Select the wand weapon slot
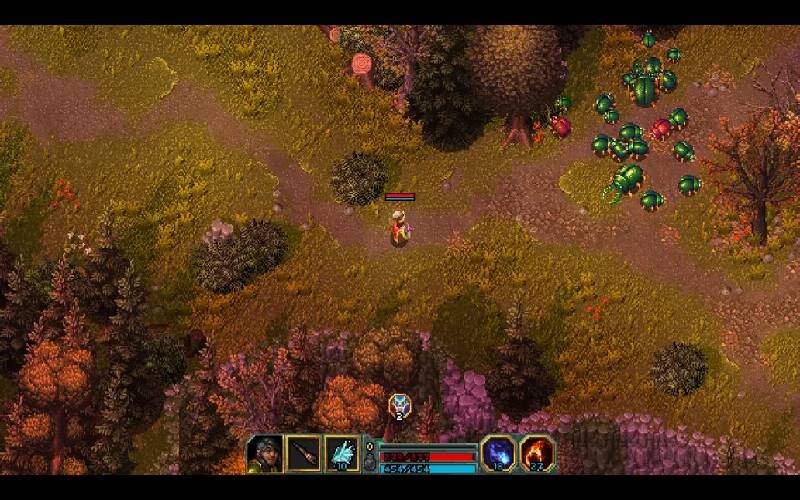The width and height of the screenshot is (800, 500). pyautogui.click(x=304, y=453)
